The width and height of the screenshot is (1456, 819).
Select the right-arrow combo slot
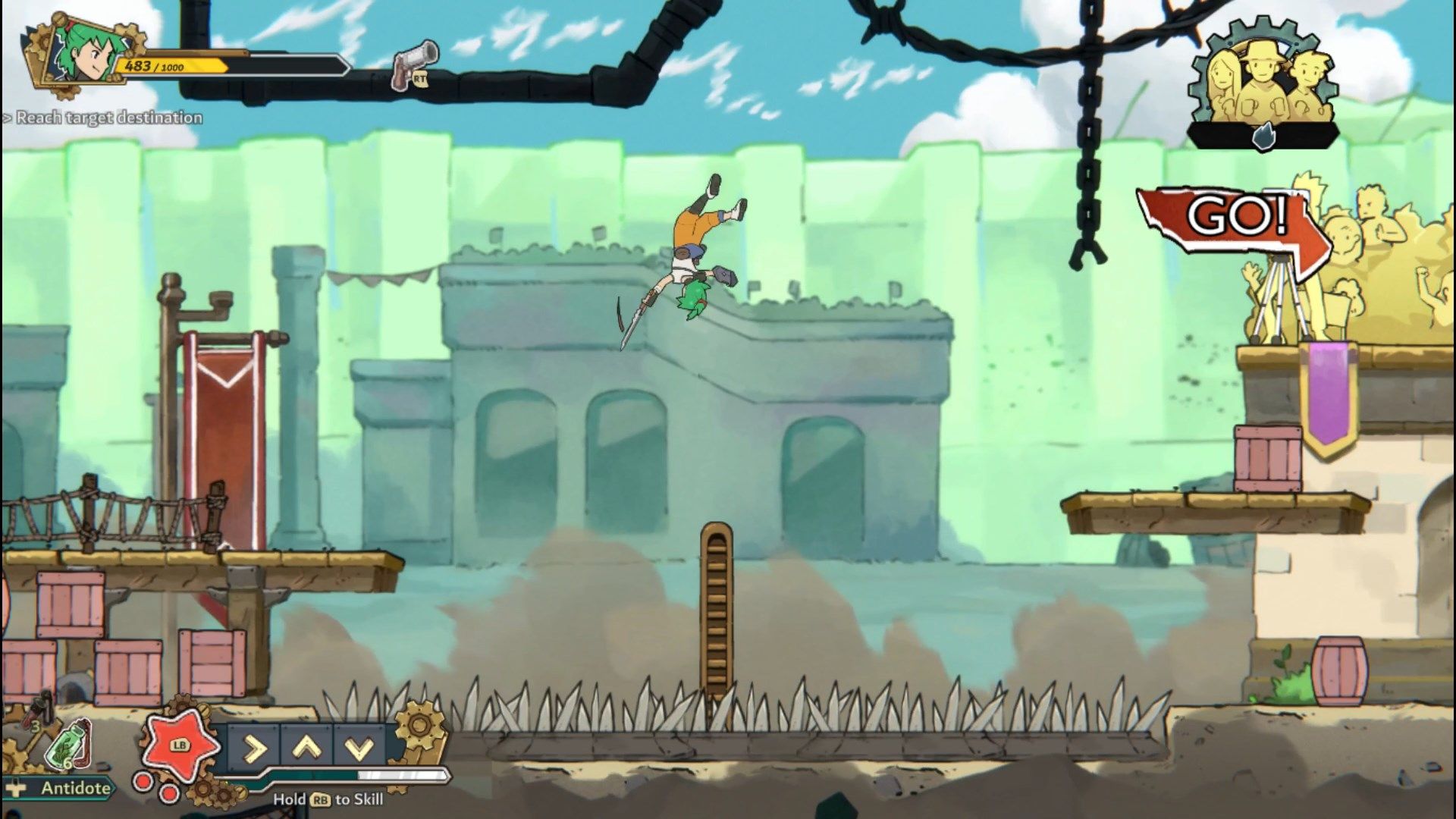tap(253, 748)
